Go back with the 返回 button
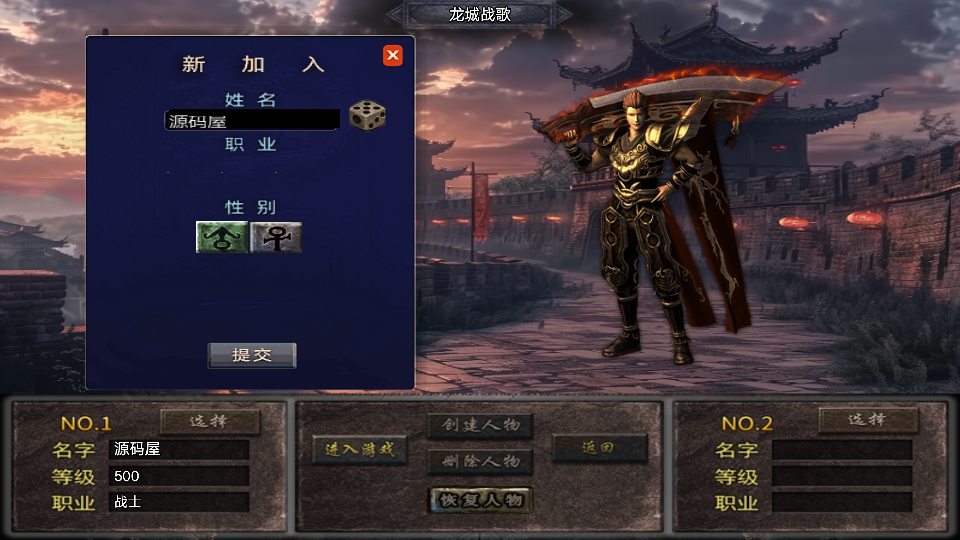Image resolution: width=960 pixels, height=540 pixels. (x=599, y=449)
